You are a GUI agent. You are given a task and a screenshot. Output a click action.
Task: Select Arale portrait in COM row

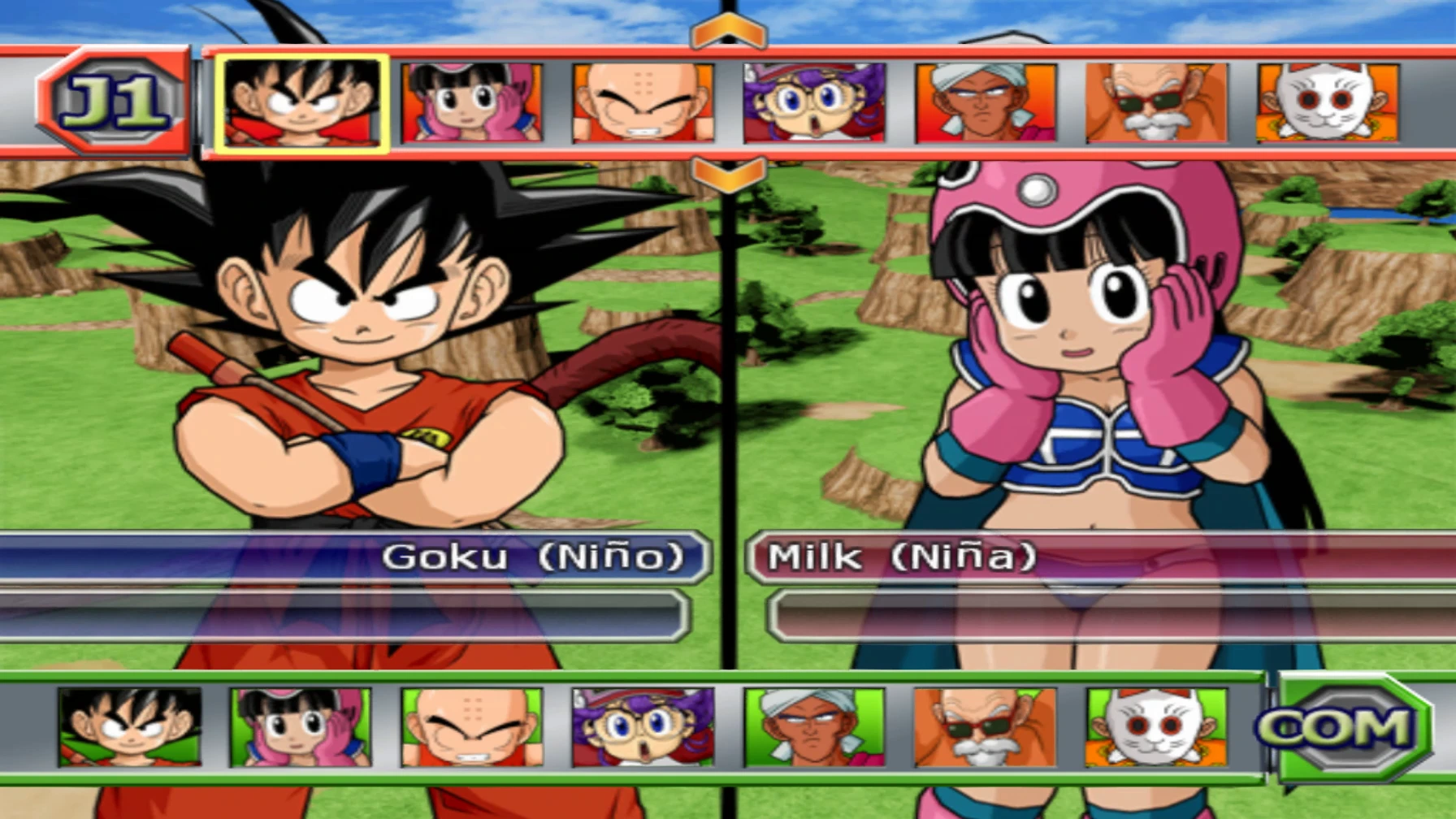643,727
